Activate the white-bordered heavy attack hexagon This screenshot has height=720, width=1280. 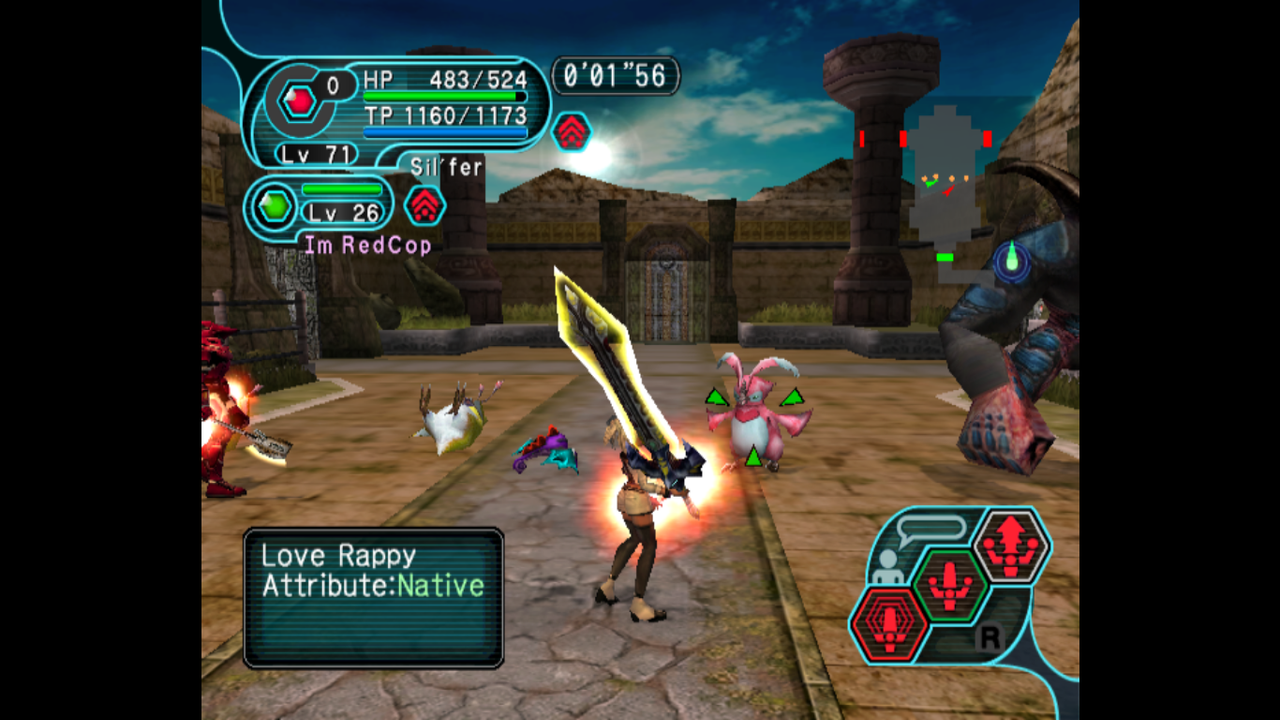[x=1011, y=546]
